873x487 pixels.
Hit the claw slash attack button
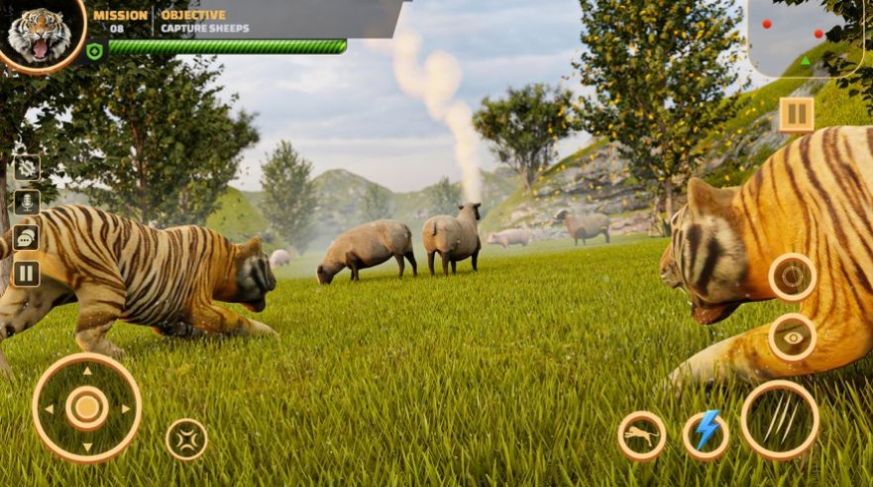pyautogui.click(x=779, y=420)
